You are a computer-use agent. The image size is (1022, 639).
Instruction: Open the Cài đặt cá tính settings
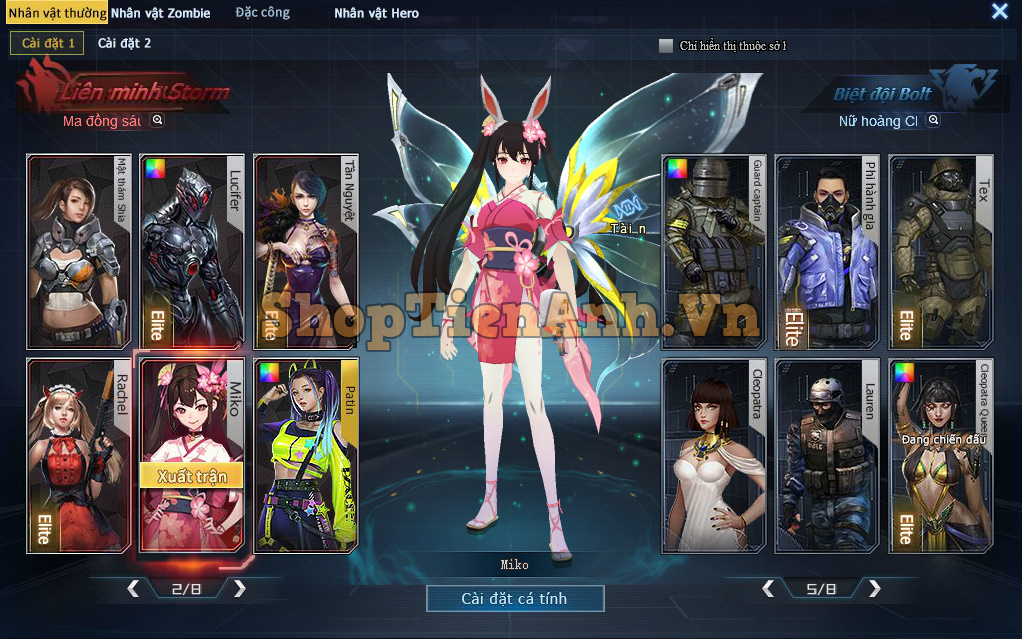click(x=515, y=599)
